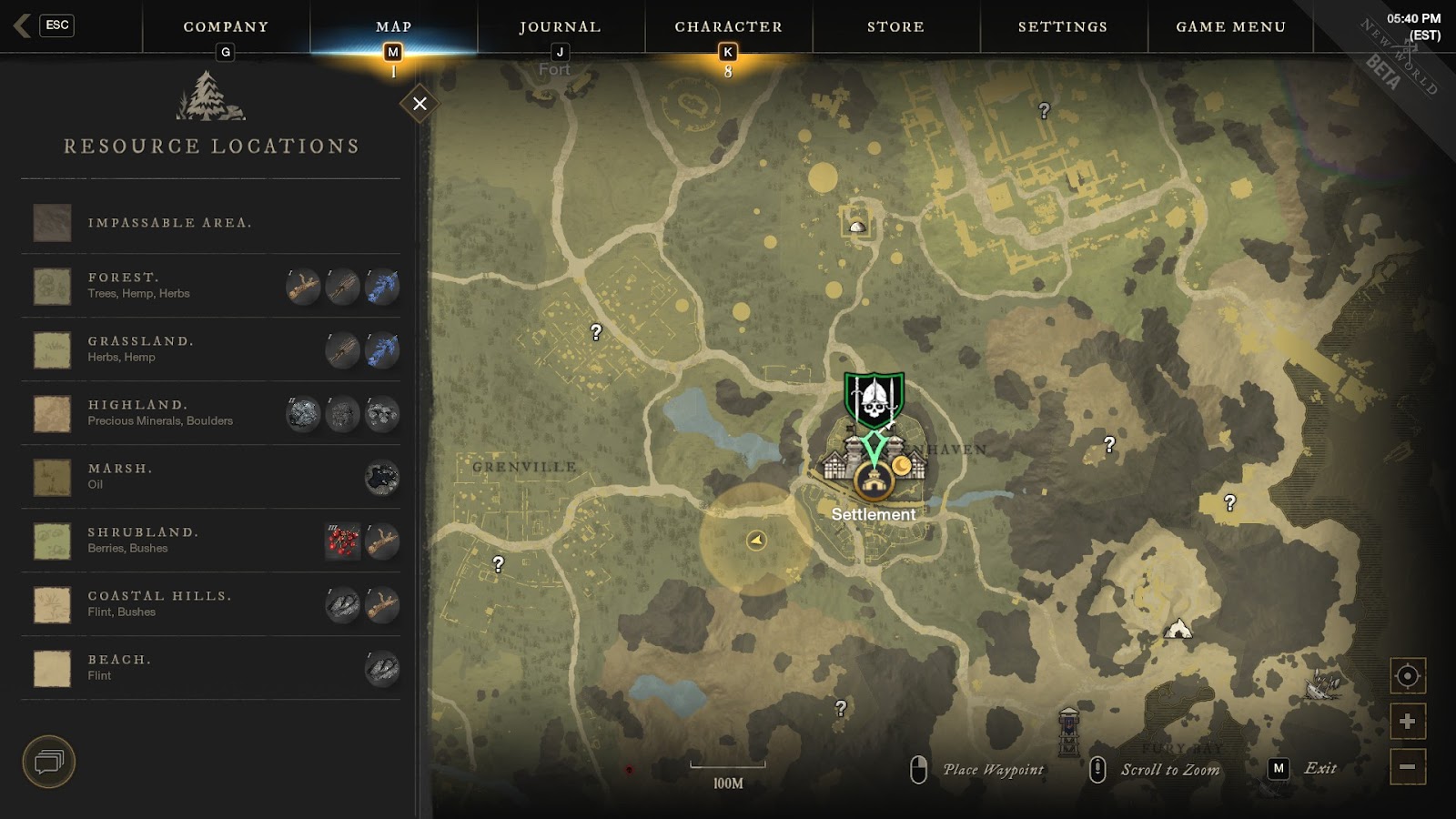Select the Marsh legend entry

pos(210,477)
